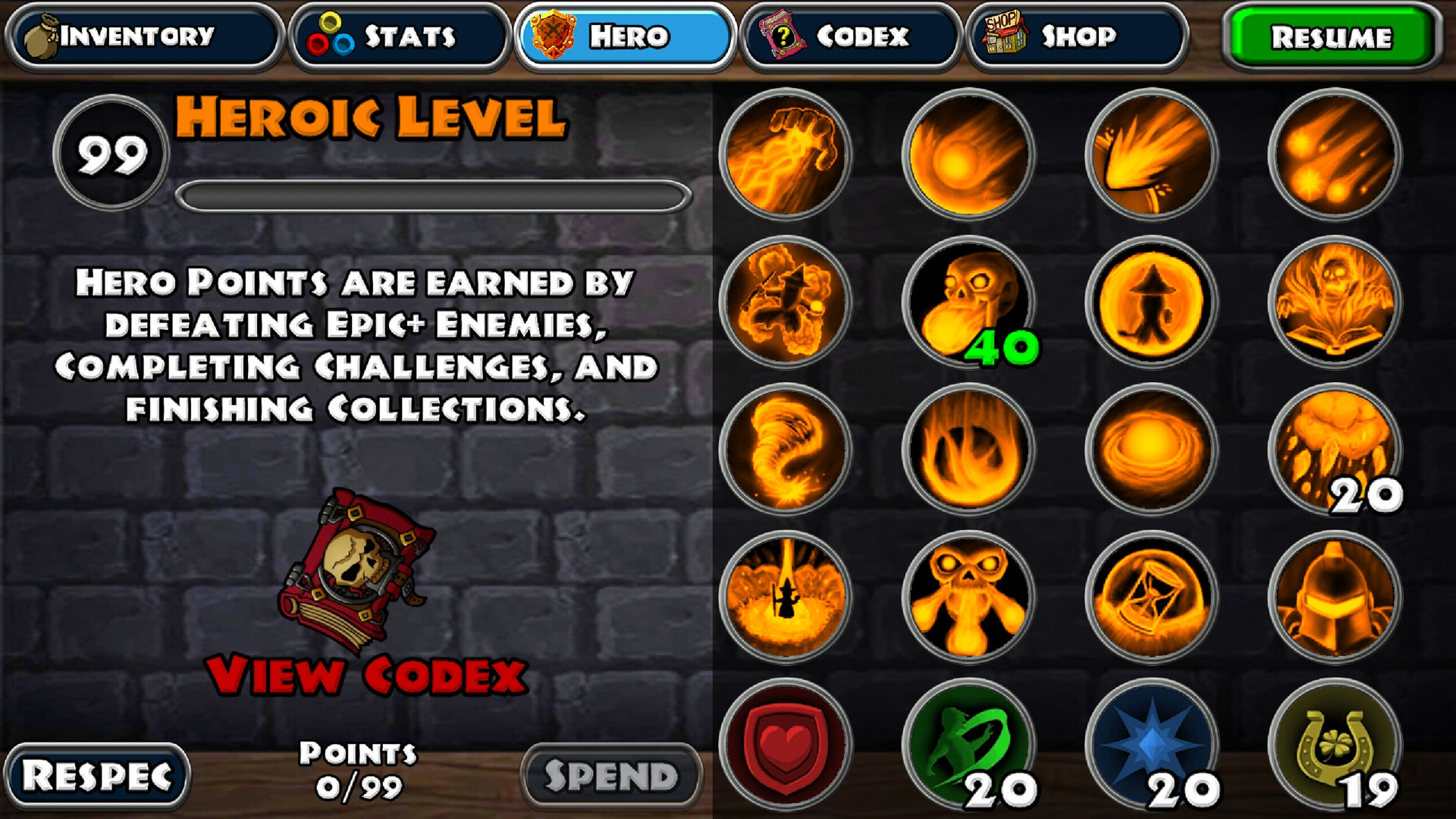Click the Spend points button
Screen dimensions: 1456x819
point(611,776)
